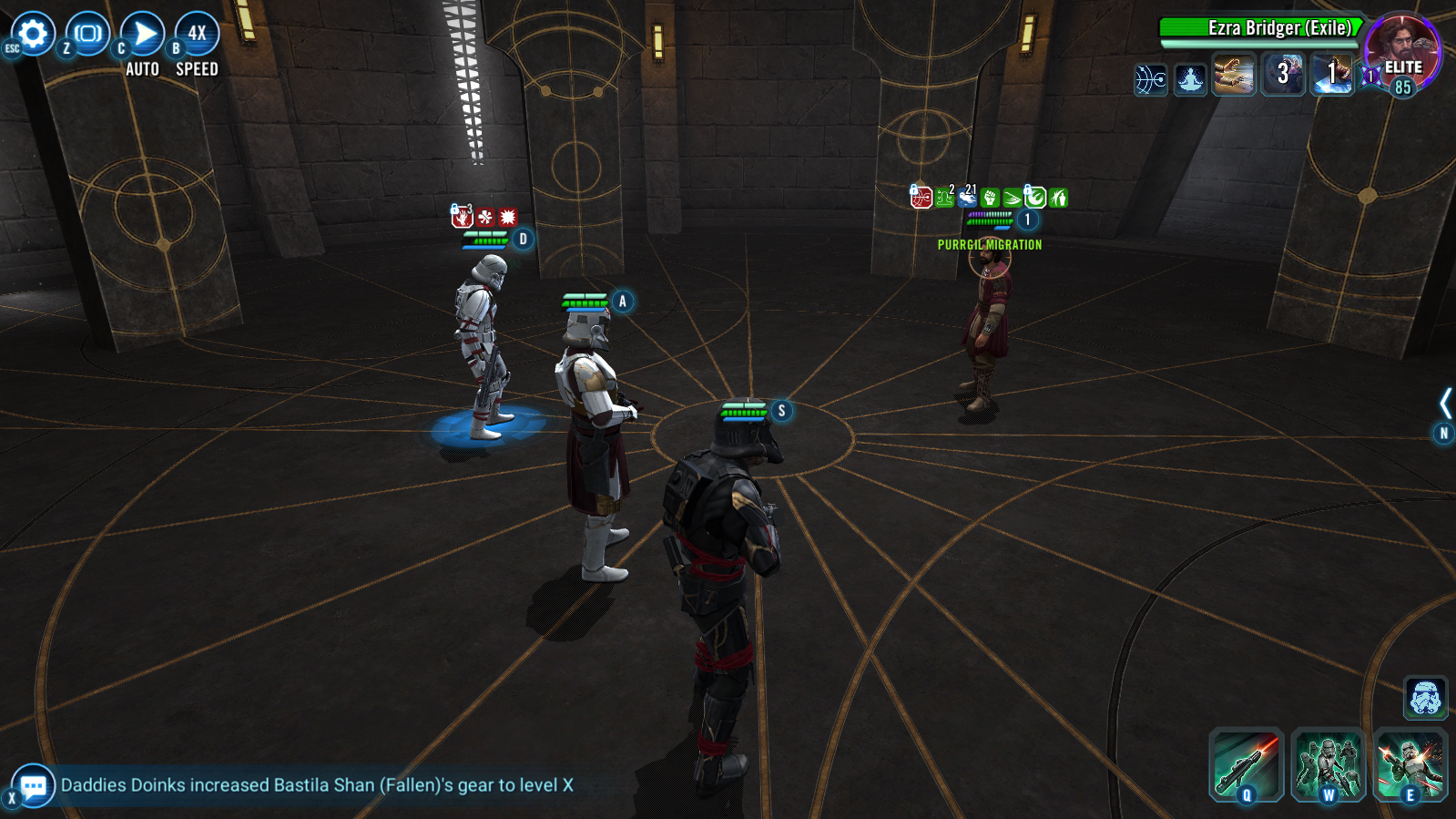This screenshot has width=1456, height=819.
Task: Change the 4X battle speed
Action: [197, 35]
